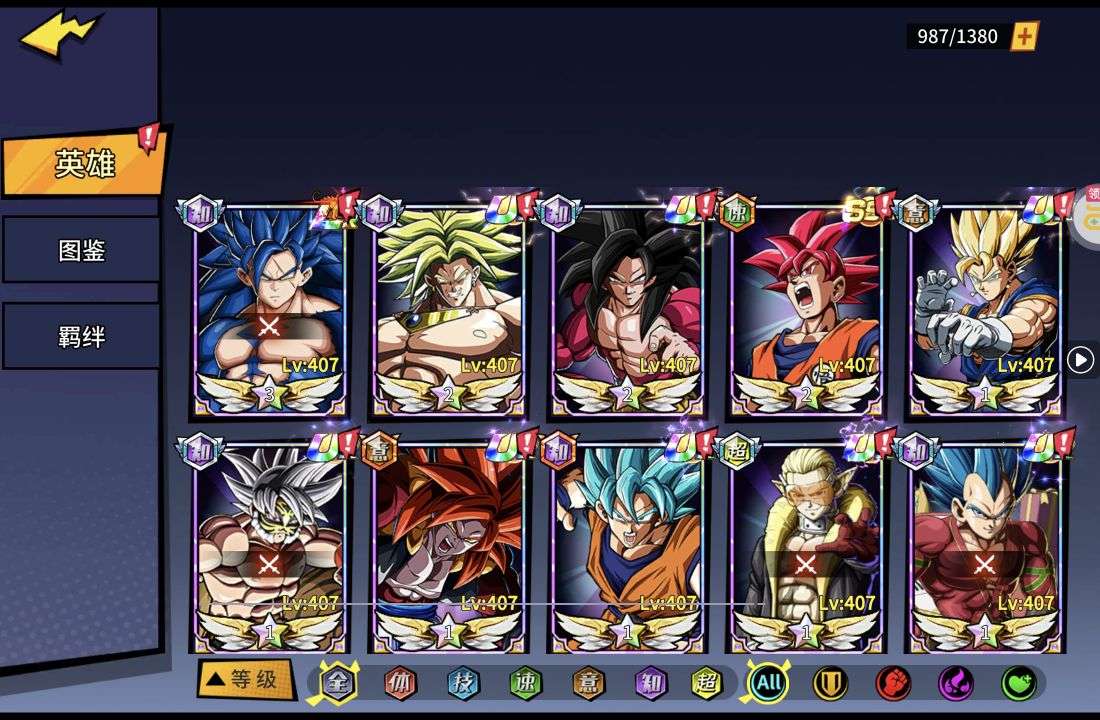Choose the blond Gogeta card with sunglasses

(806, 545)
